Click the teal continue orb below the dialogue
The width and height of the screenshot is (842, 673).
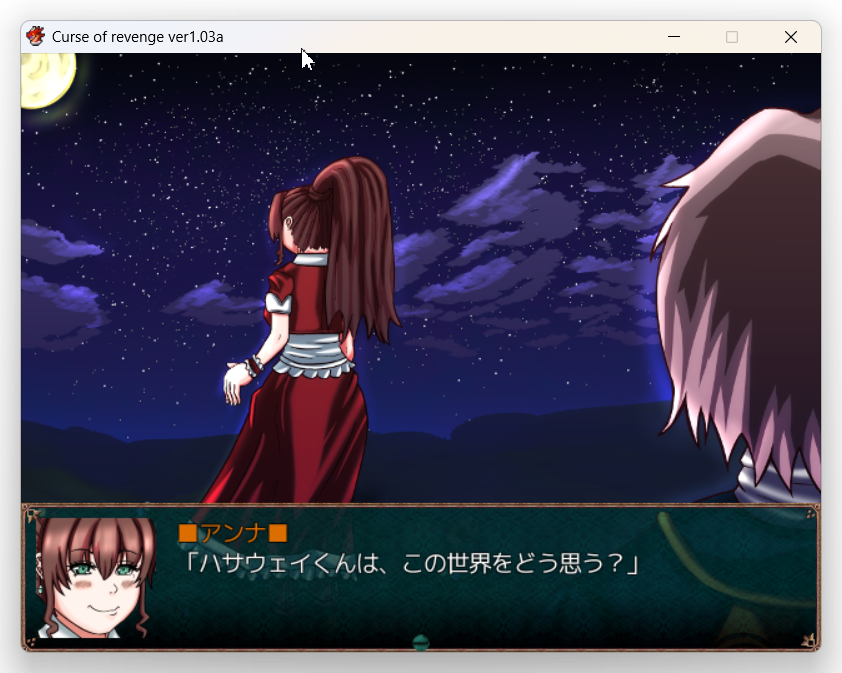tap(421, 643)
